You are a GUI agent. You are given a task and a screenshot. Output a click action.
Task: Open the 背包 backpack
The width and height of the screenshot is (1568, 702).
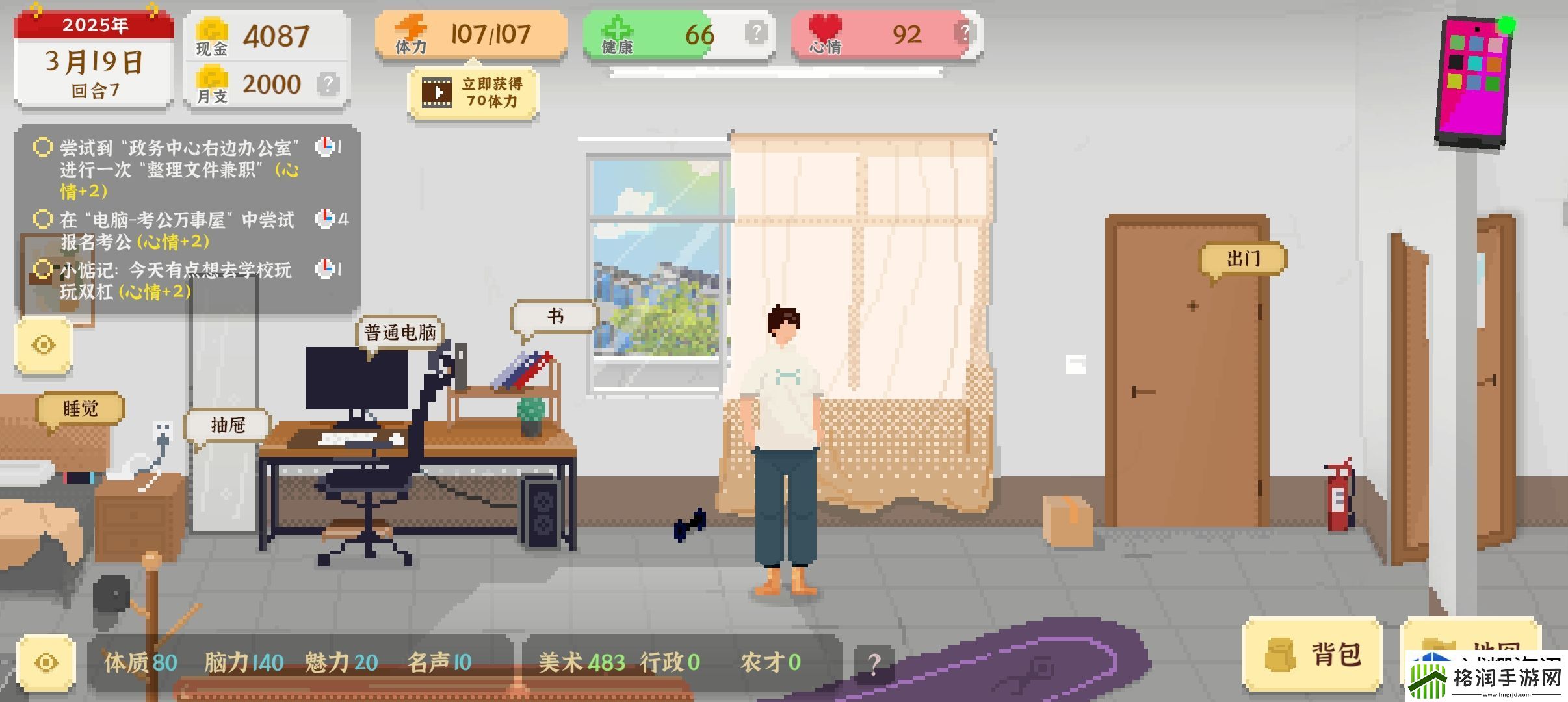[1313, 654]
